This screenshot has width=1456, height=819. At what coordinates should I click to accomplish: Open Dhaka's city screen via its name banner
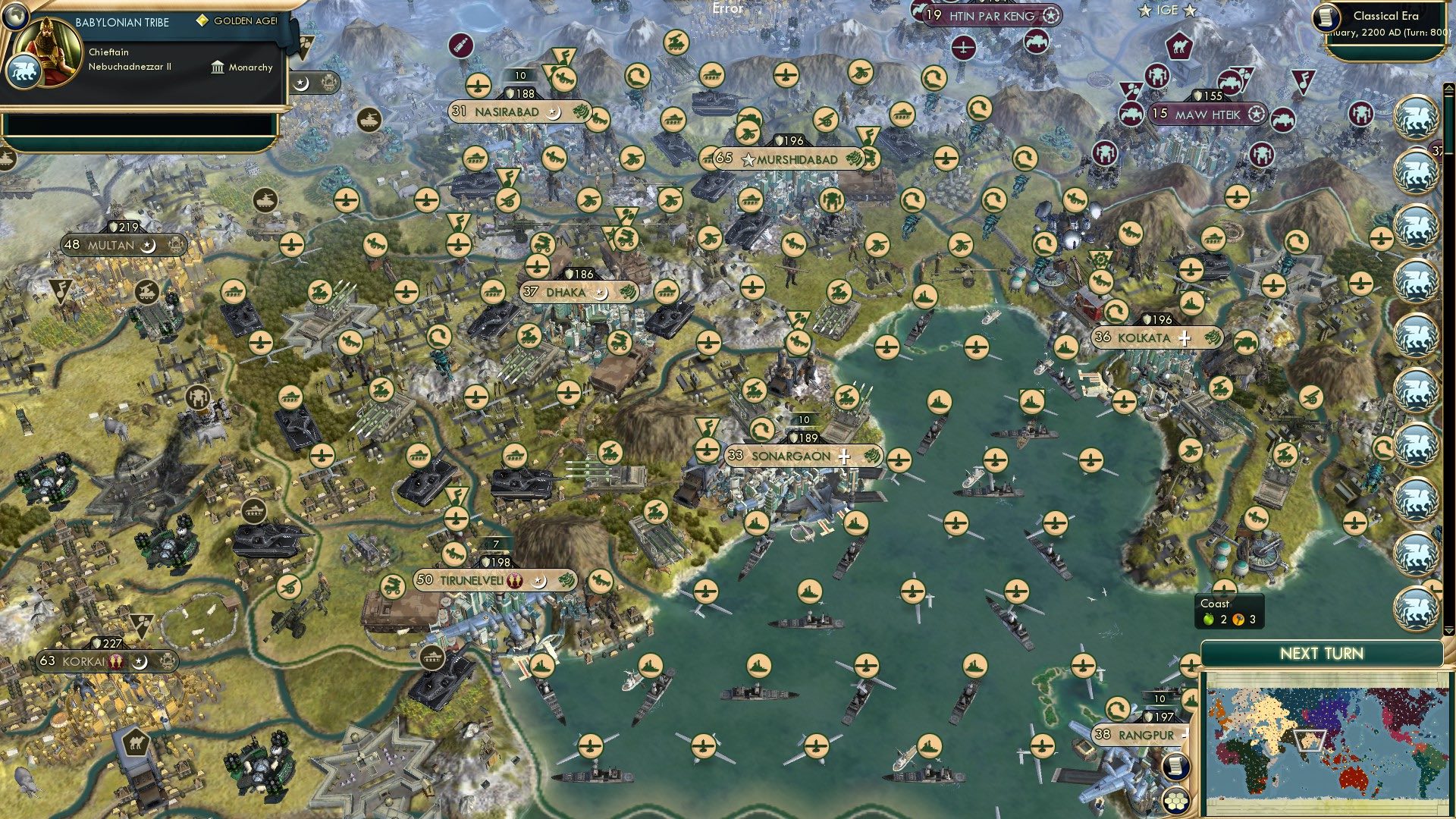pyautogui.click(x=565, y=293)
